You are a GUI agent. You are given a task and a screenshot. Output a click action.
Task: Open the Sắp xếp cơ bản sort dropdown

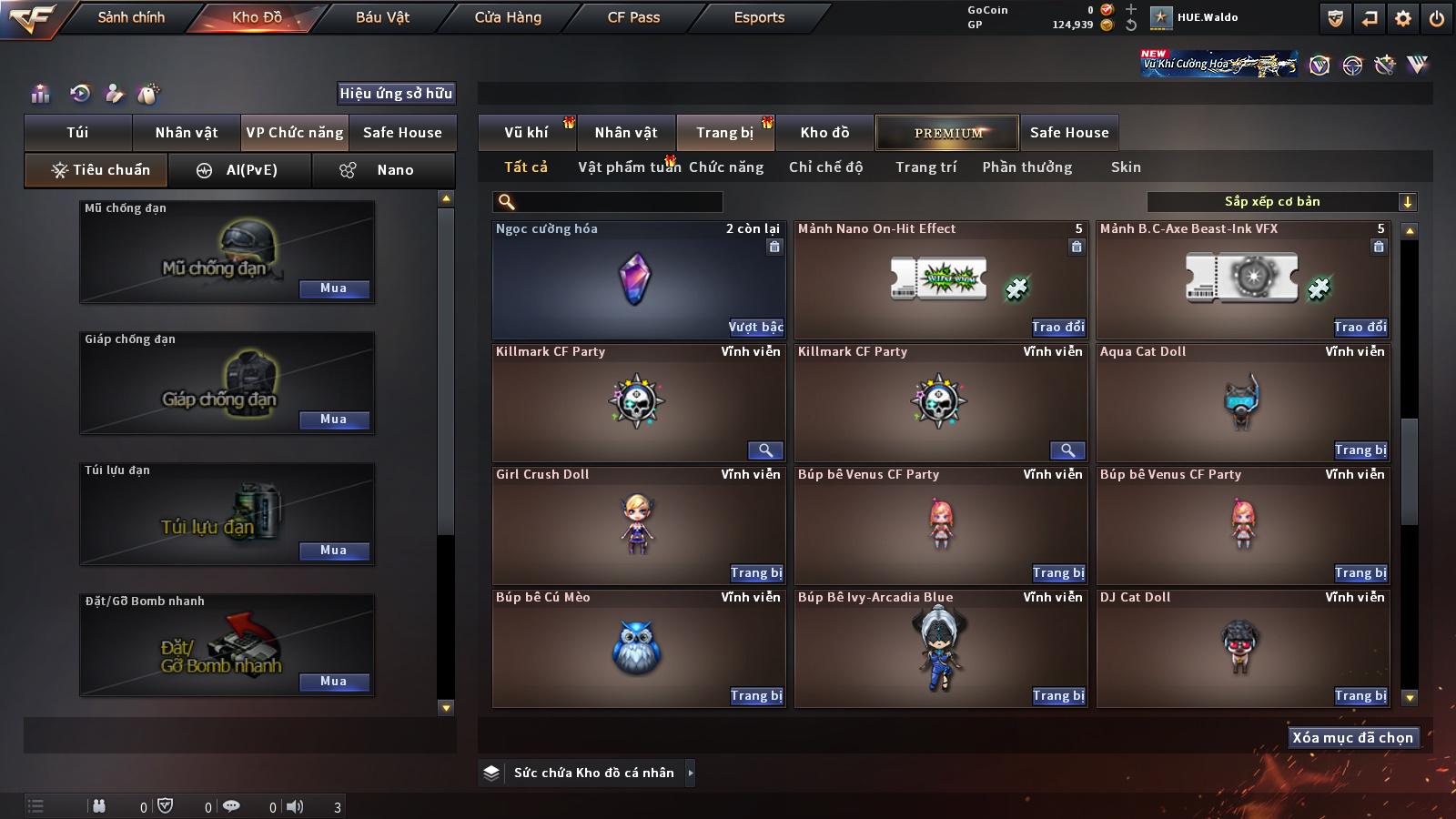coord(1281,202)
